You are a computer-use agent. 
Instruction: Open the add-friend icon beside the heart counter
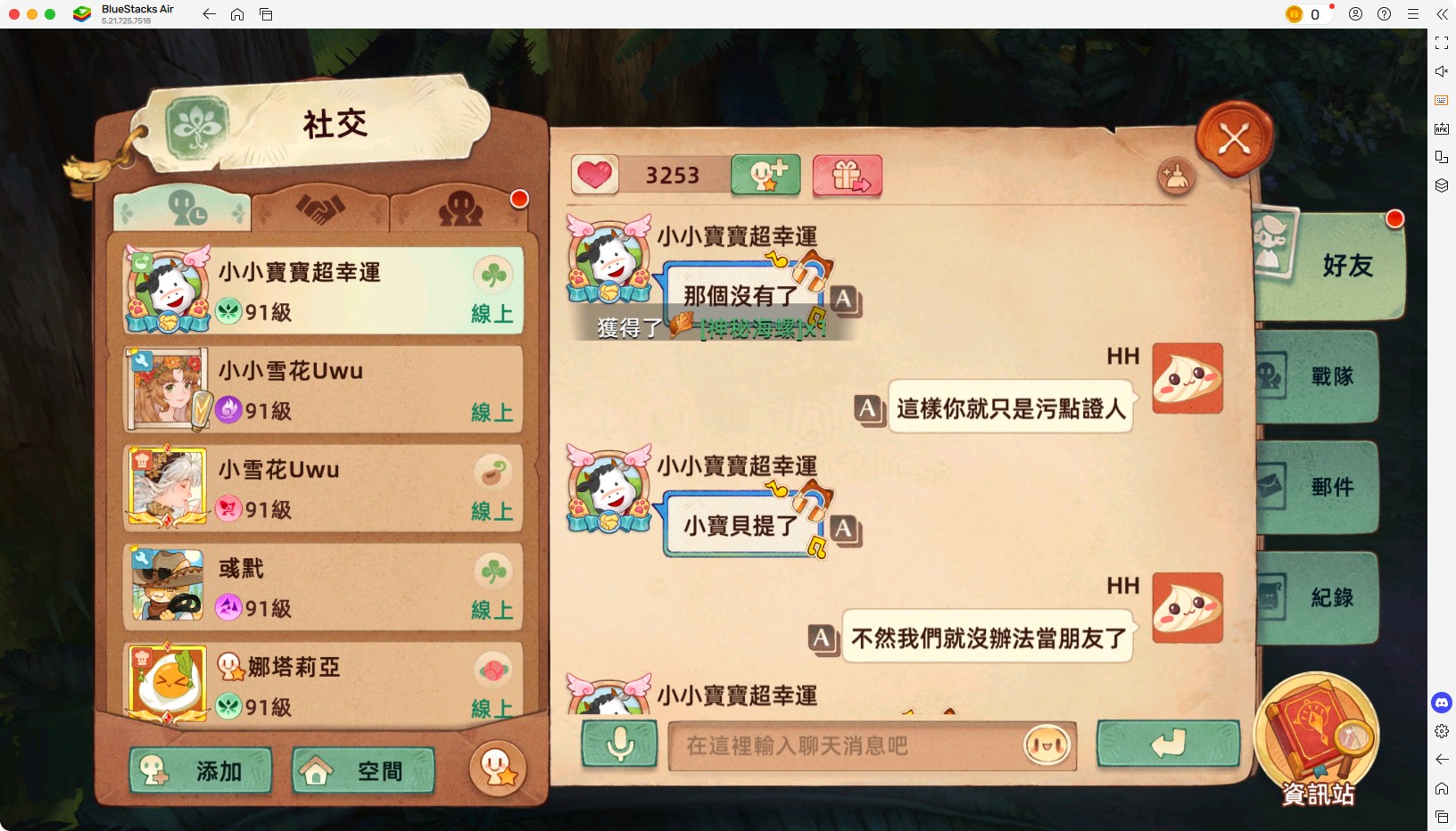(765, 175)
